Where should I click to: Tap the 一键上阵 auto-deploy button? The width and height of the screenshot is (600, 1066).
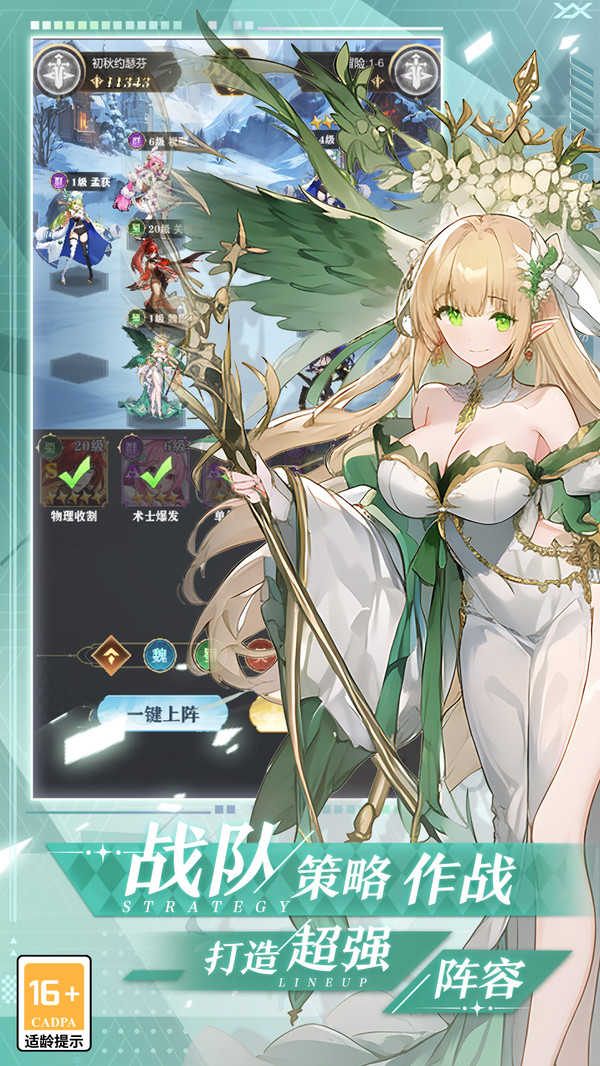pos(163,715)
